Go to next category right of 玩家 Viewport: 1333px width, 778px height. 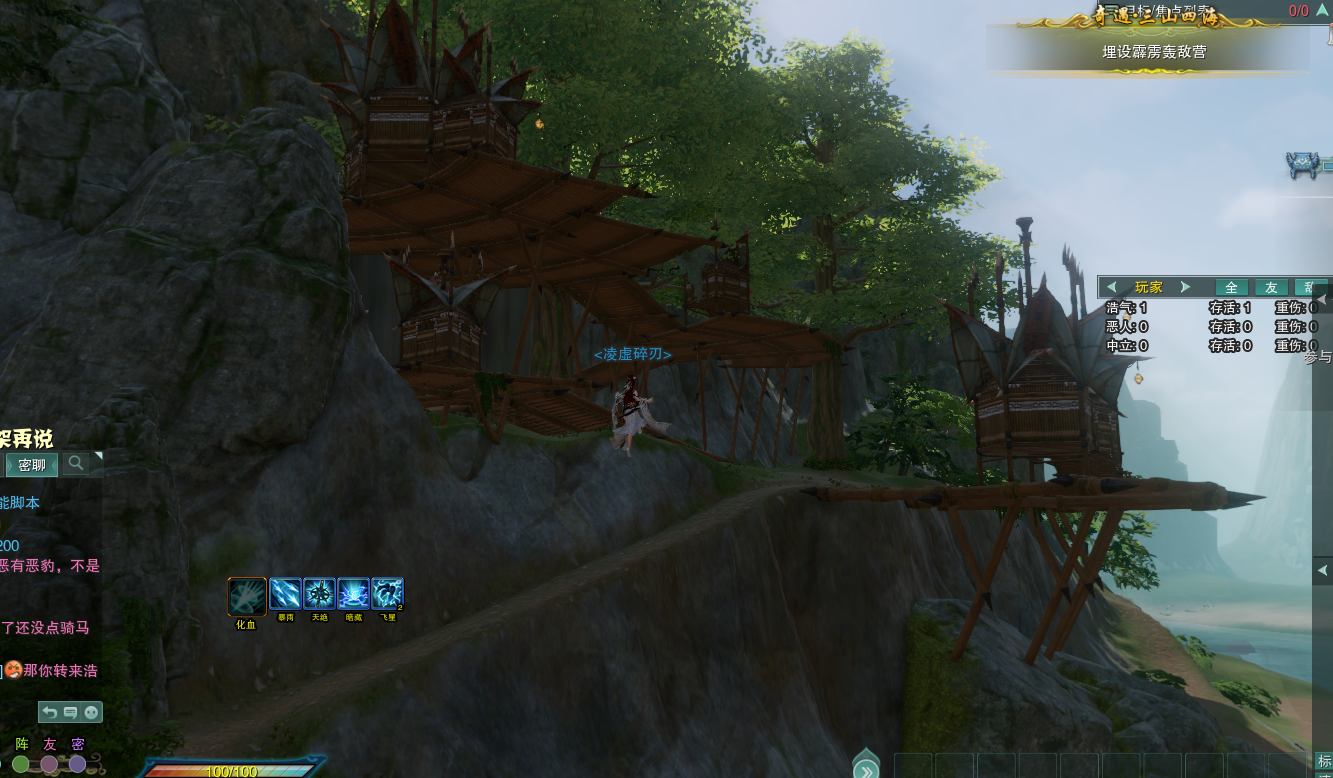coord(1186,287)
